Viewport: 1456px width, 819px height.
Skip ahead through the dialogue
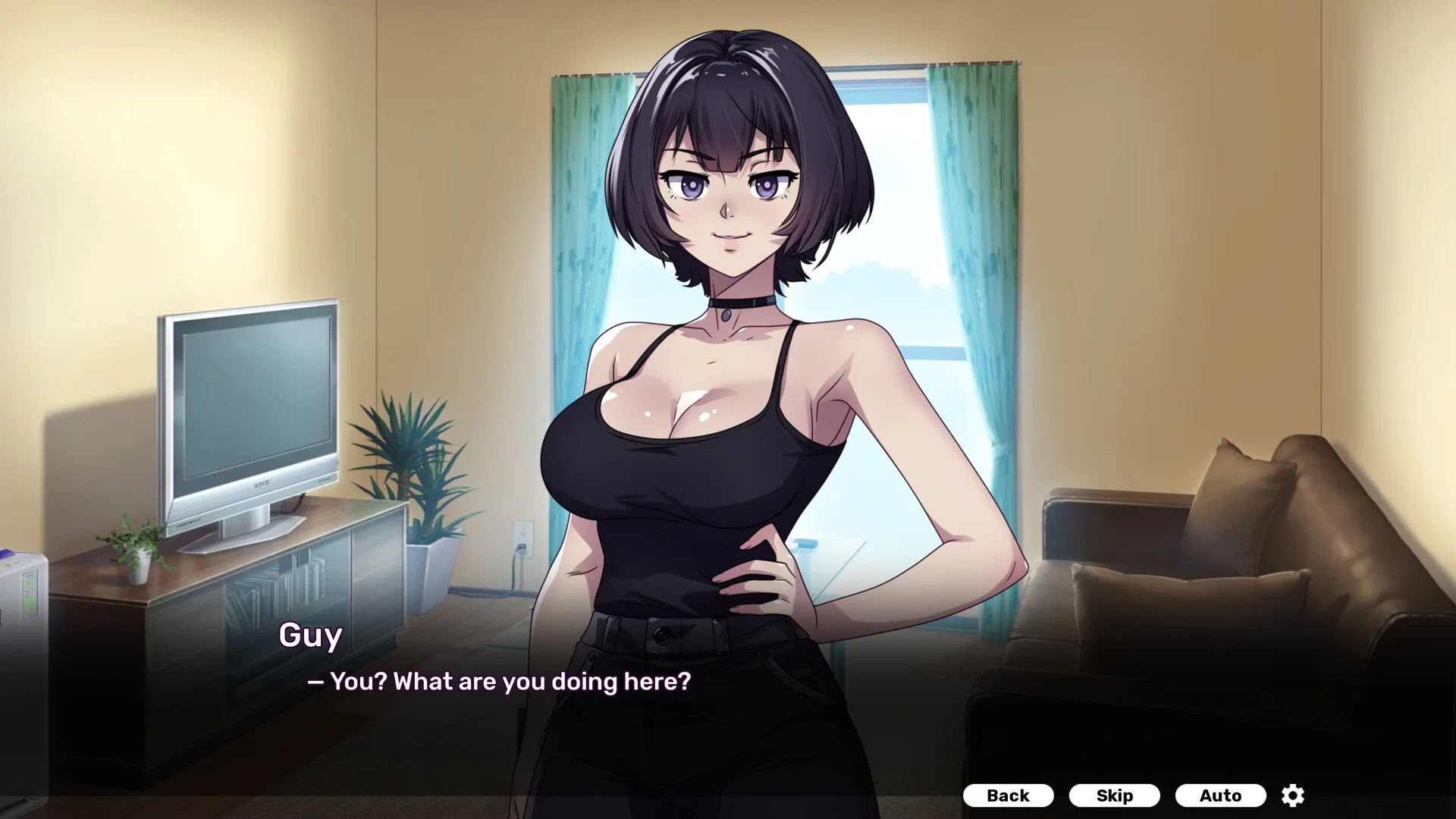click(x=1114, y=795)
